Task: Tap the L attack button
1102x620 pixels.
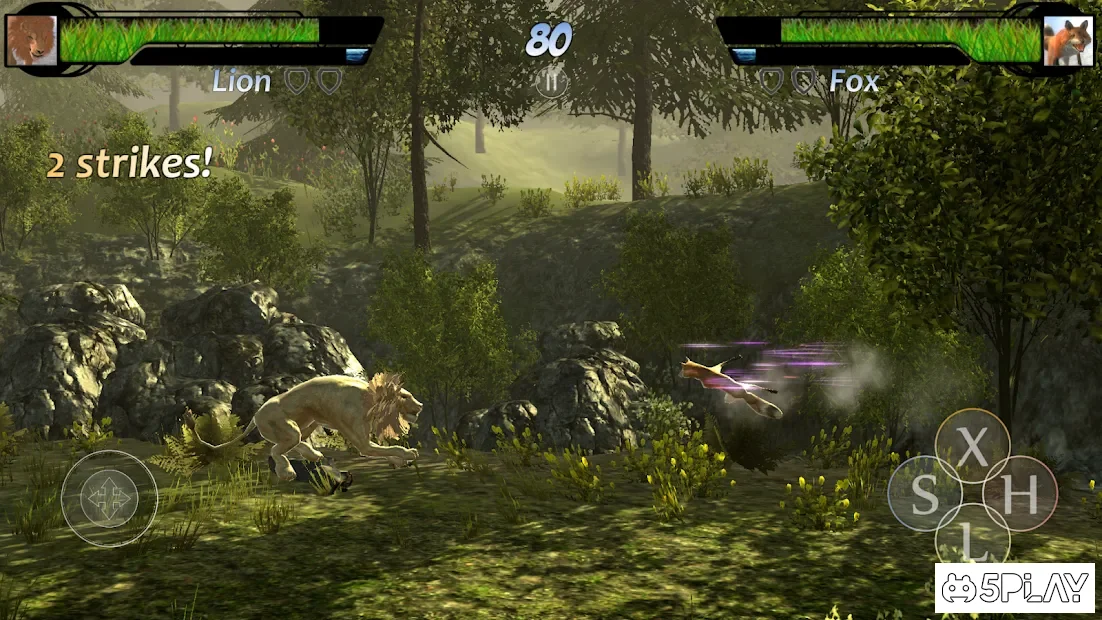Action: click(x=972, y=540)
